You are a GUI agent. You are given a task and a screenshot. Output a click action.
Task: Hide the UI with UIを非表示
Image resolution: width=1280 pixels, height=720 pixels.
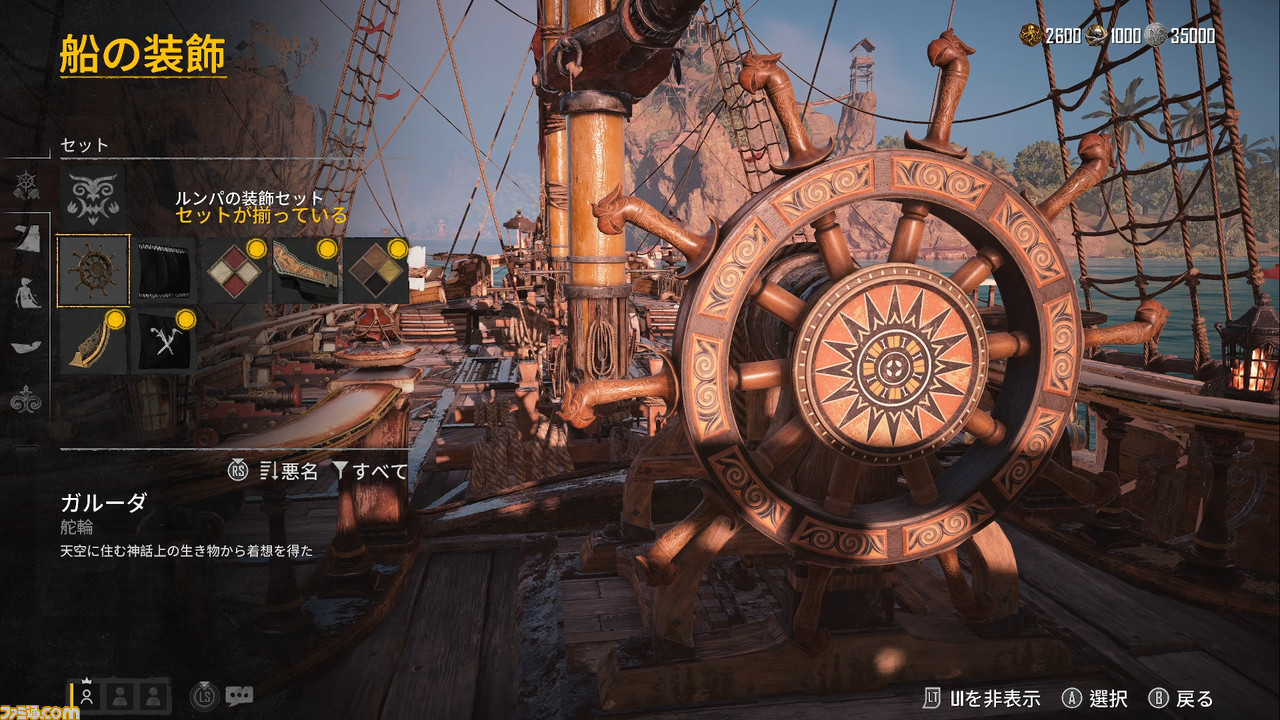(981, 698)
